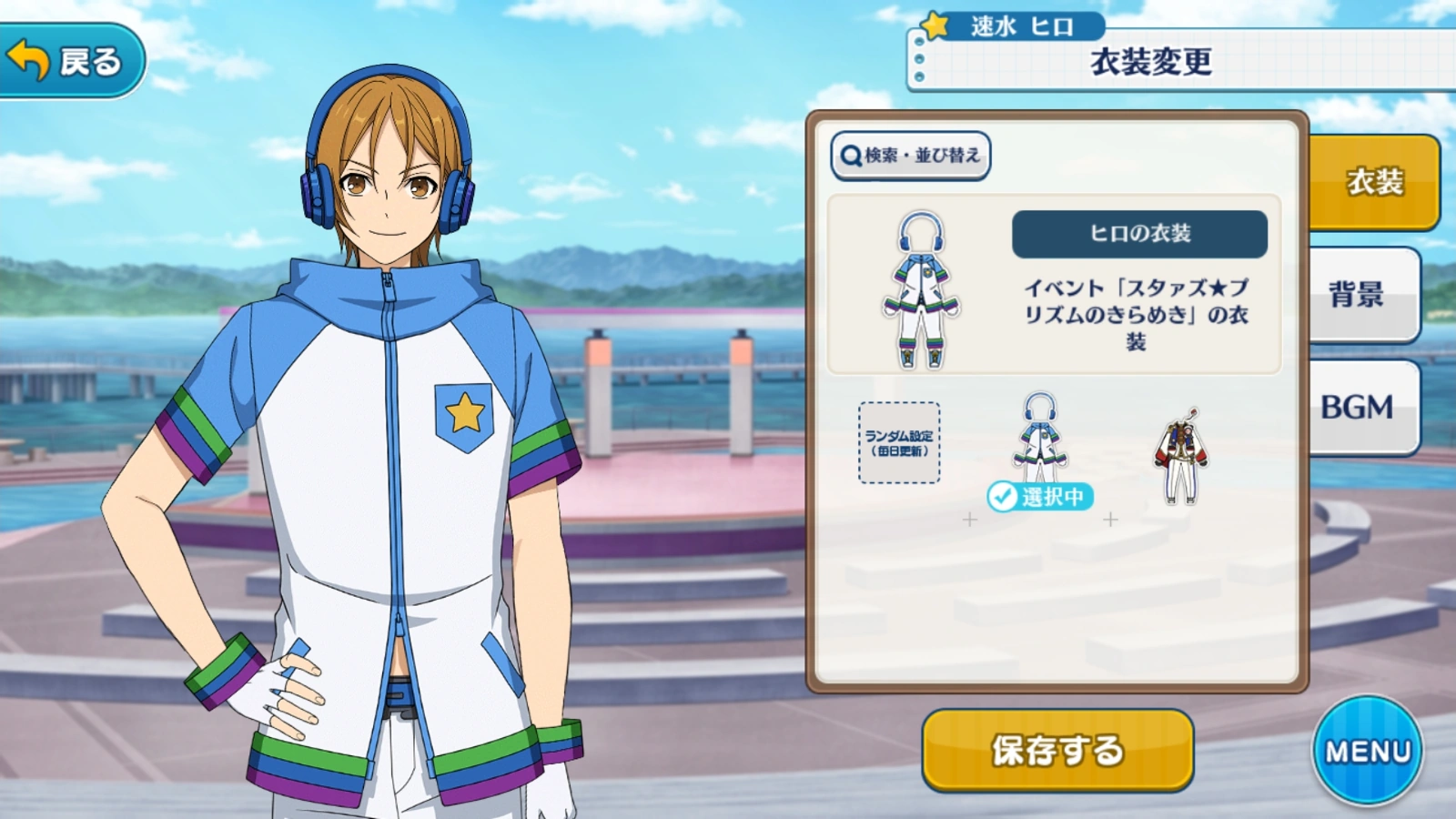Choose the ランダム設定 random outfit option

[x=899, y=442]
